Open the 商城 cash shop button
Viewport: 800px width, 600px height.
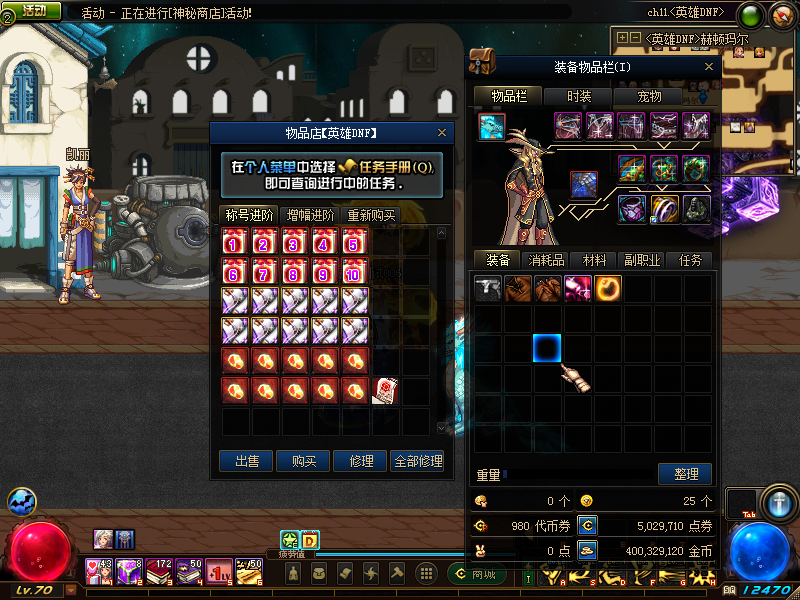483,575
